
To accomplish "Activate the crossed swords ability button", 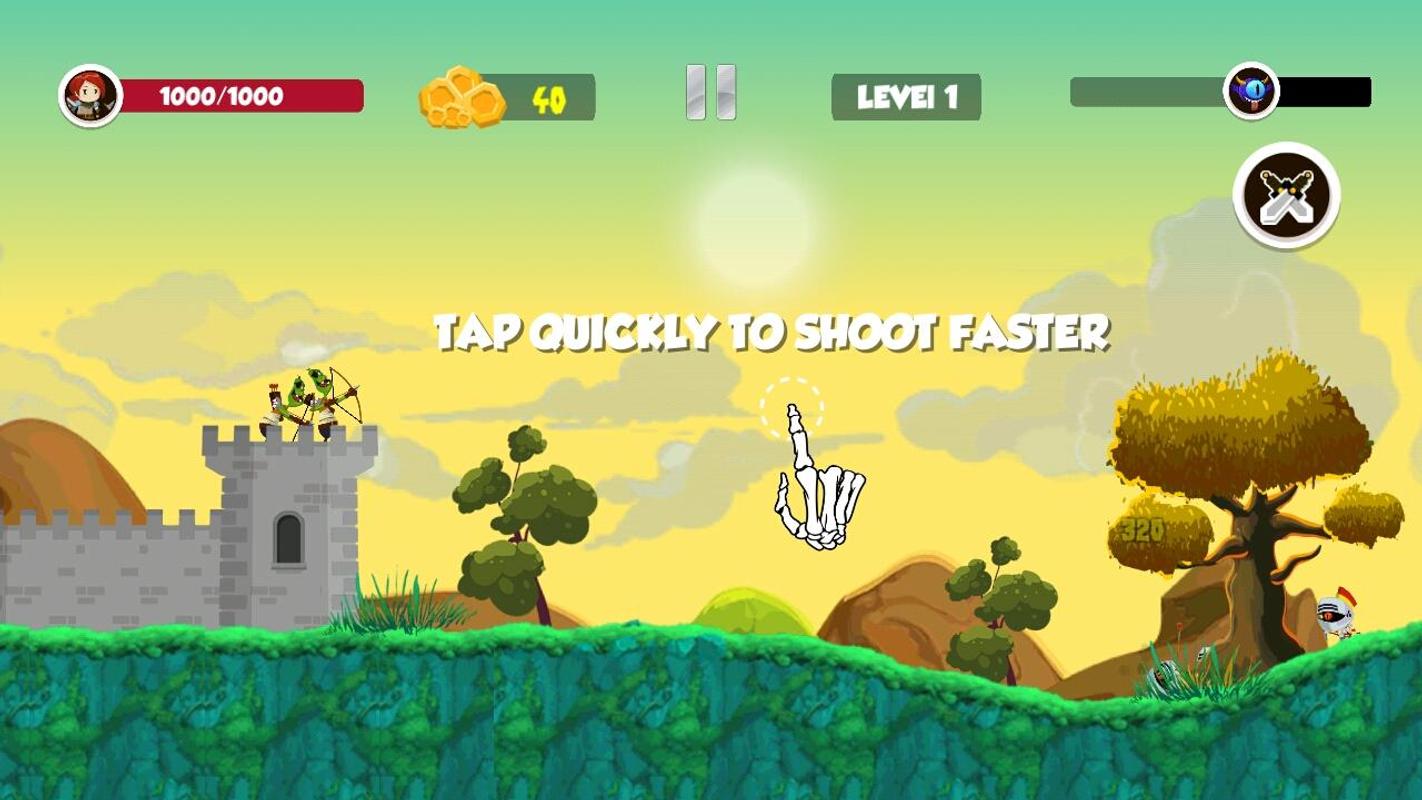I will coord(1286,196).
